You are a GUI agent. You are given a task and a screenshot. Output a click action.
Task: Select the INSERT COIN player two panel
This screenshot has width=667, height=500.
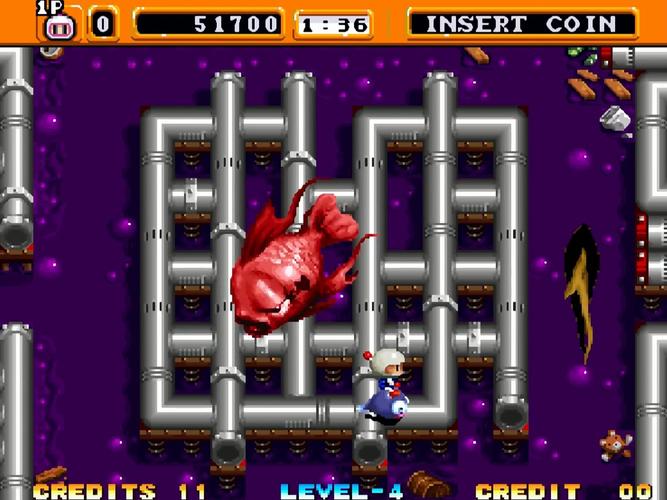coord(523,24)
